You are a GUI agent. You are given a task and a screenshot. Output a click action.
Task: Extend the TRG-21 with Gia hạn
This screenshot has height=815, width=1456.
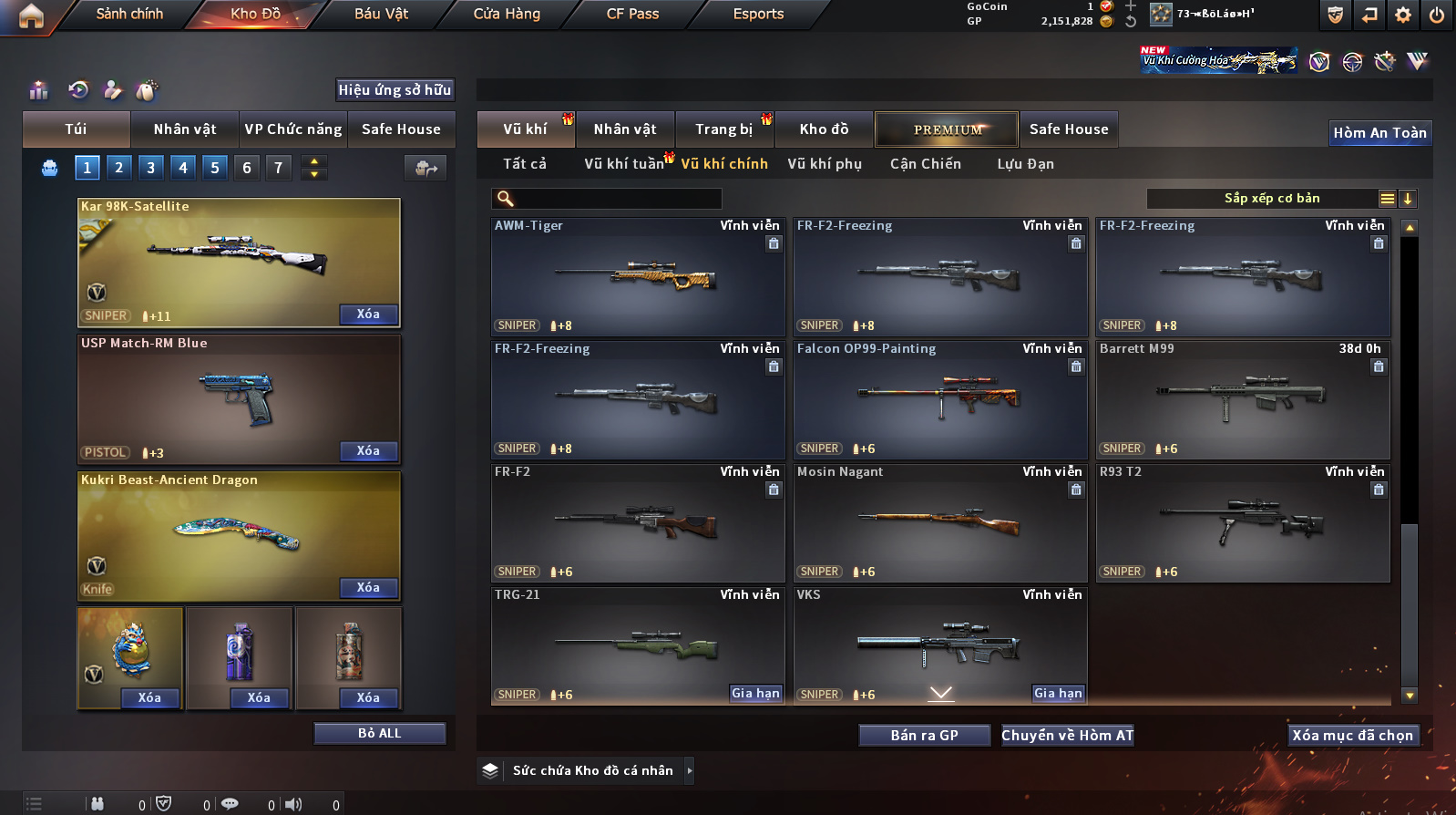tap(755, 694)
